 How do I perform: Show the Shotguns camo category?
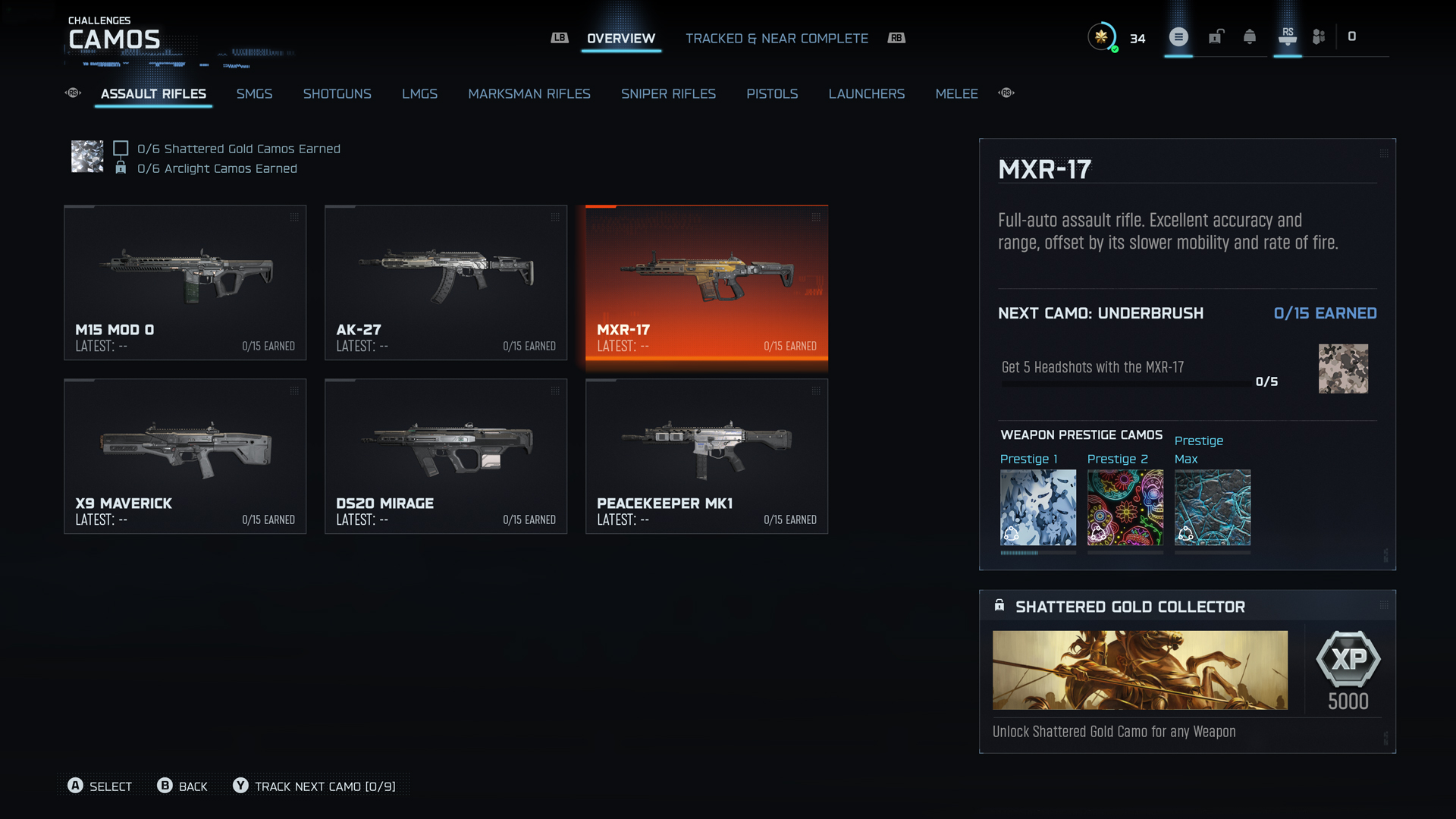click(337, 94)
